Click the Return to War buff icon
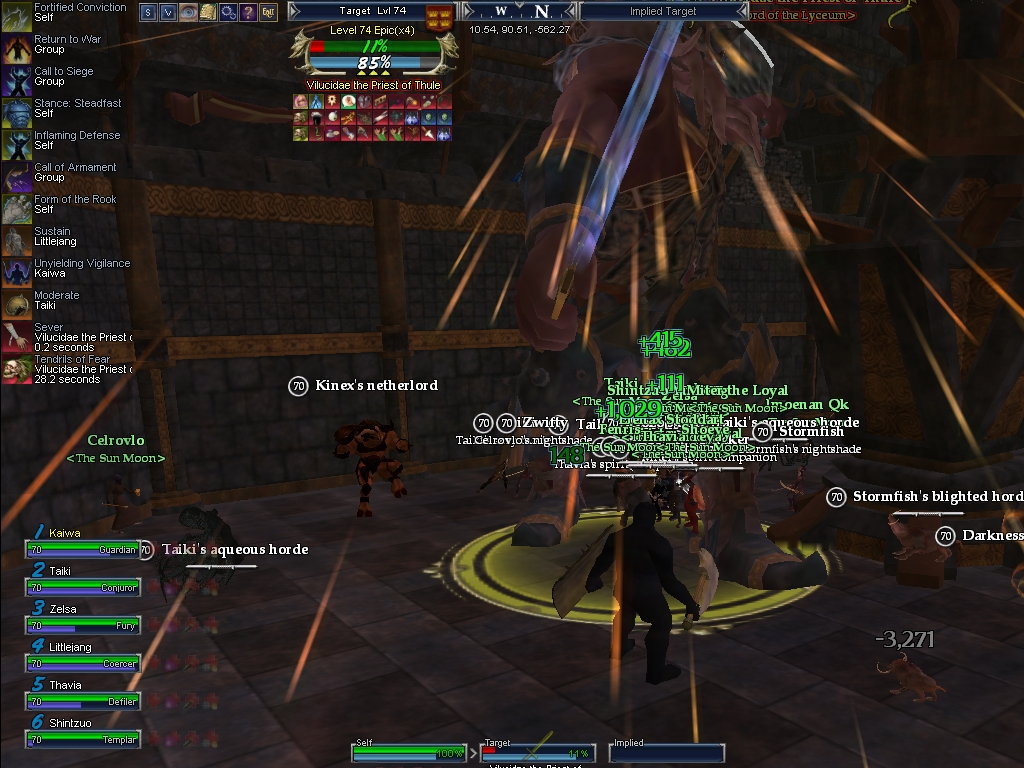Viewport: 1024px width, 768px height. [x=16, y=46]
